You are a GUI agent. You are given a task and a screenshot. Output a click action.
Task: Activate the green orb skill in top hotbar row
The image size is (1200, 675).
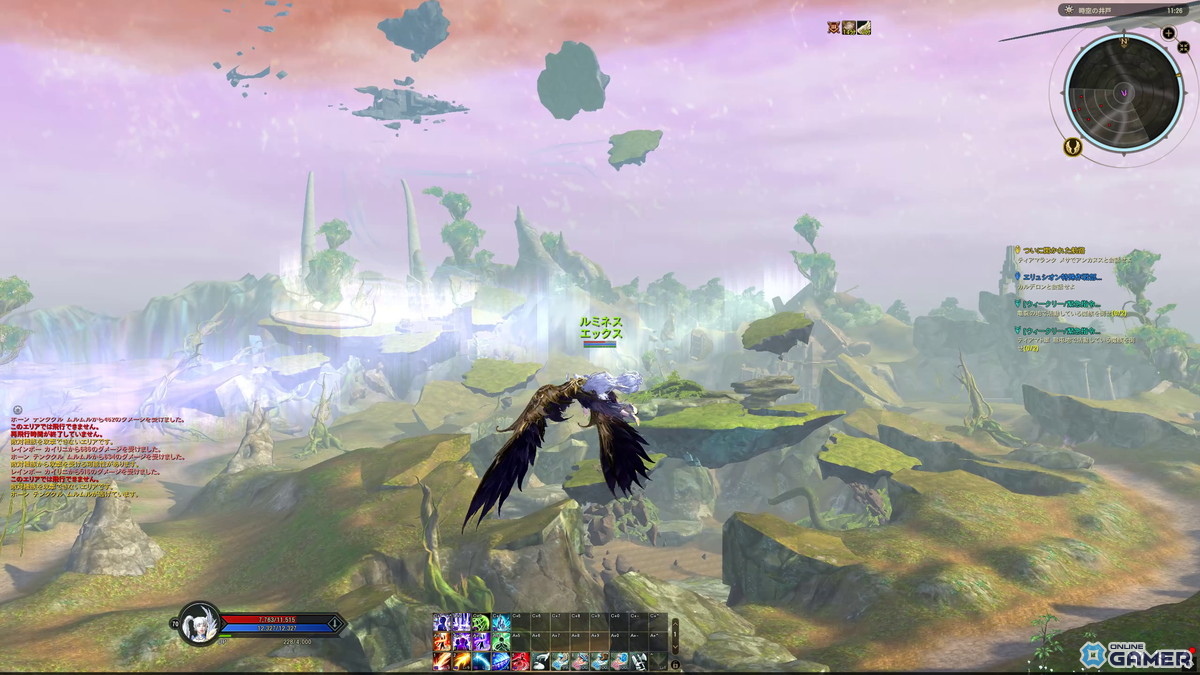point(481,623)
